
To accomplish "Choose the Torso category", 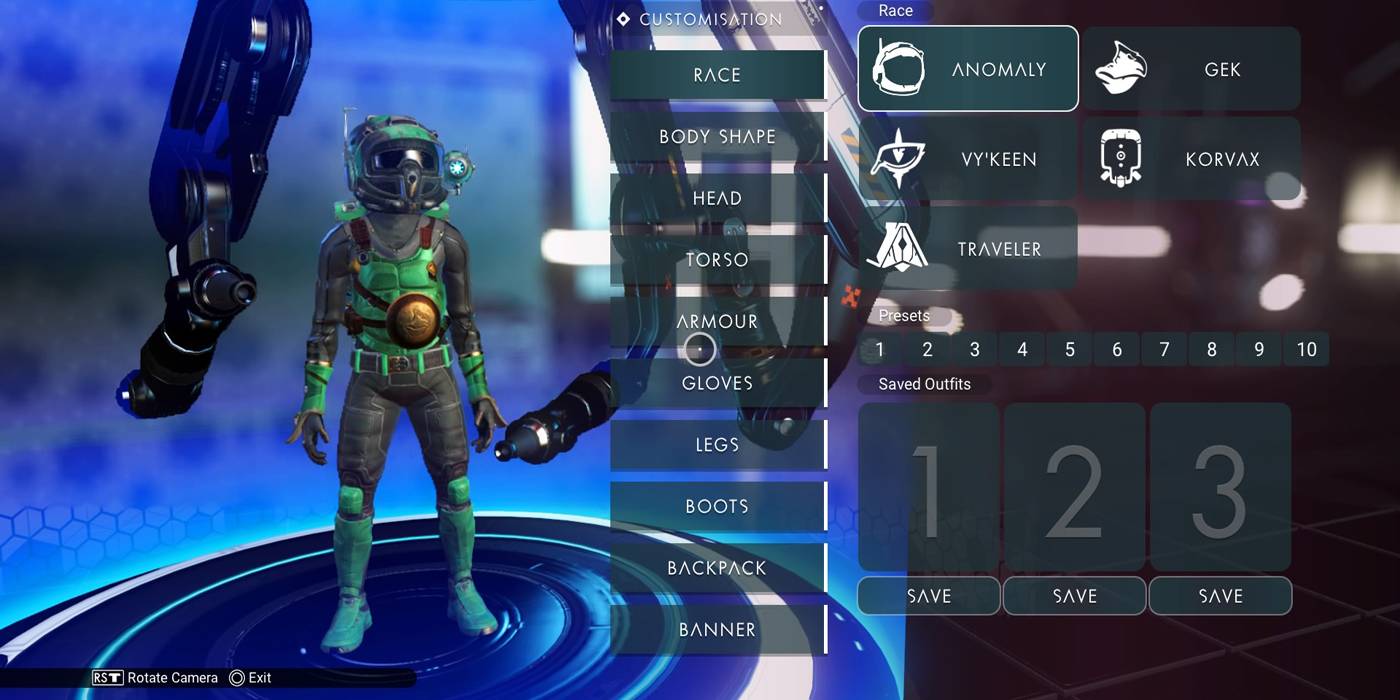I will 717,260.
